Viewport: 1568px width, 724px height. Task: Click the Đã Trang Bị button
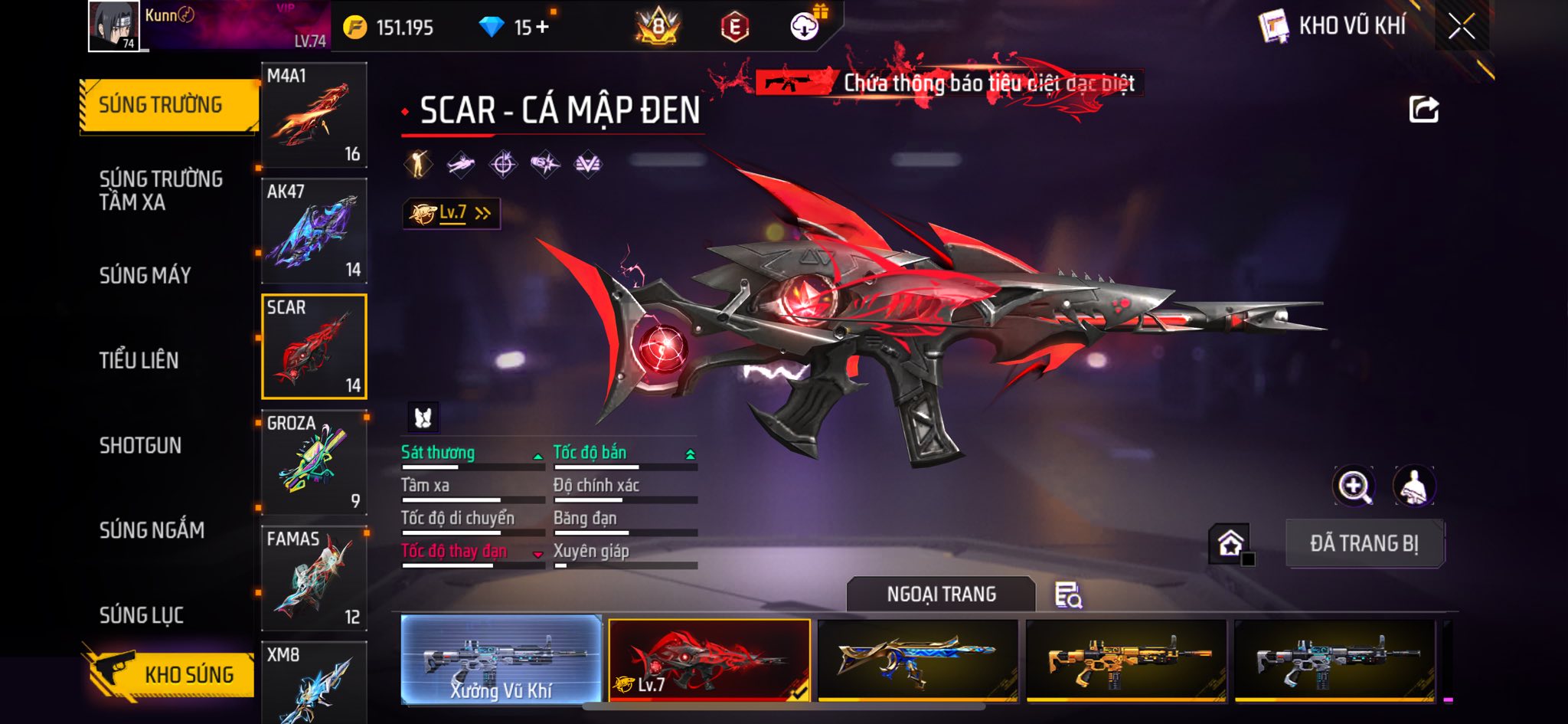tap(1364, 543)
